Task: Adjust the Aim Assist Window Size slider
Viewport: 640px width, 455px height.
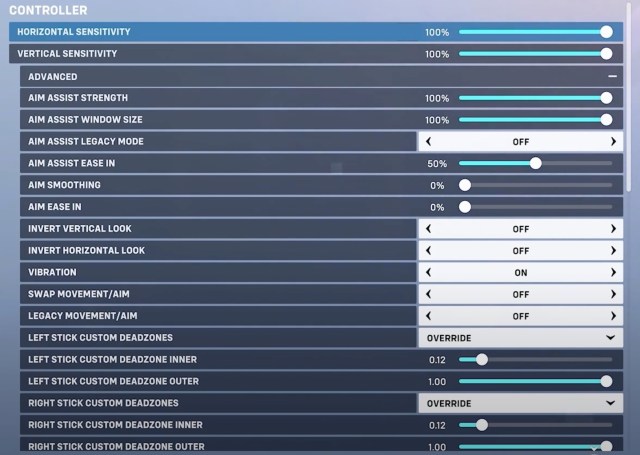Action: click(x=606, y=120)
